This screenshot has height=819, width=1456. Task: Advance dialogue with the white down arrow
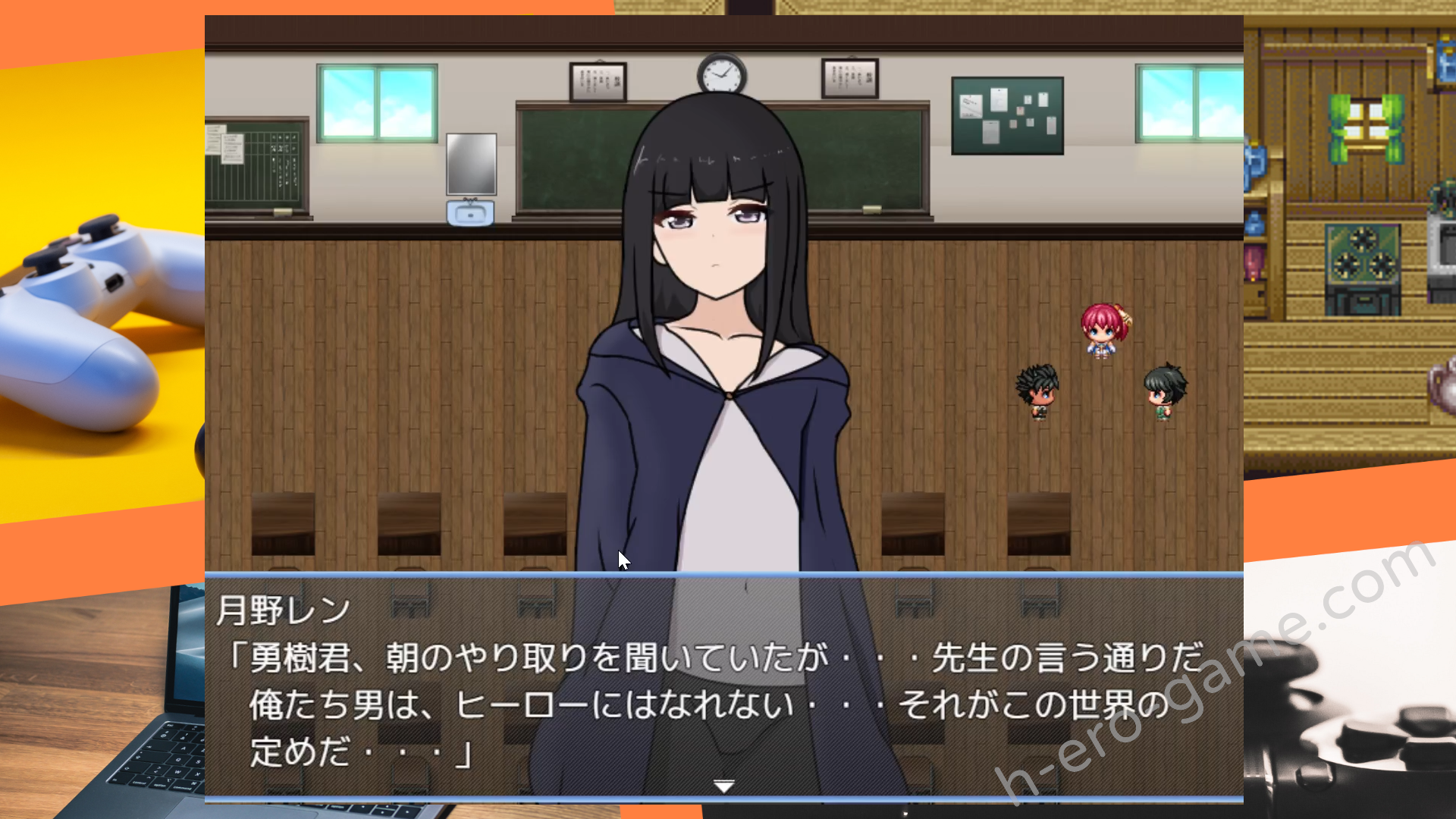pyautogui.click(x=724, y=786)
